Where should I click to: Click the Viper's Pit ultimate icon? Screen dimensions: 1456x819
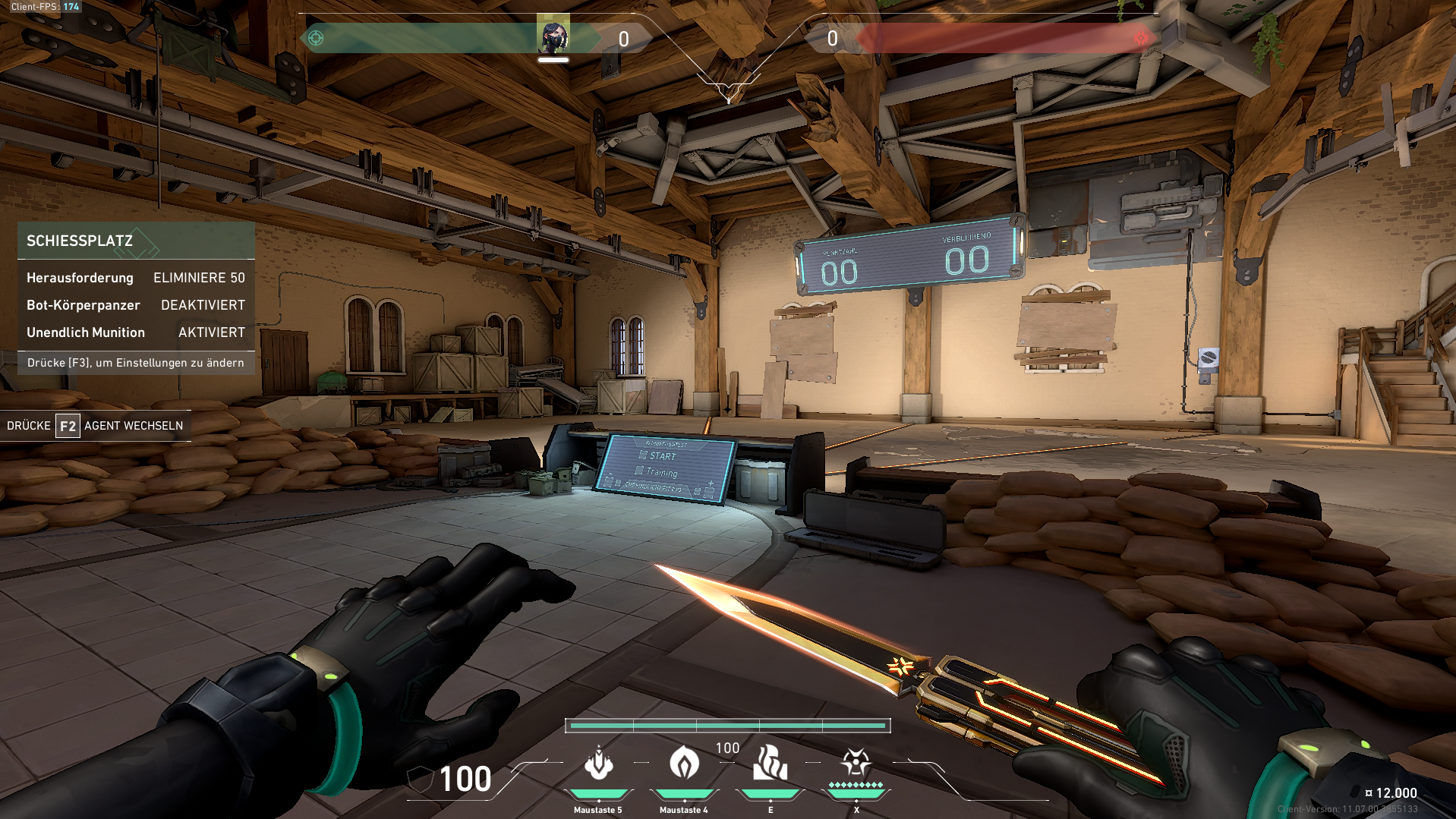856,762
